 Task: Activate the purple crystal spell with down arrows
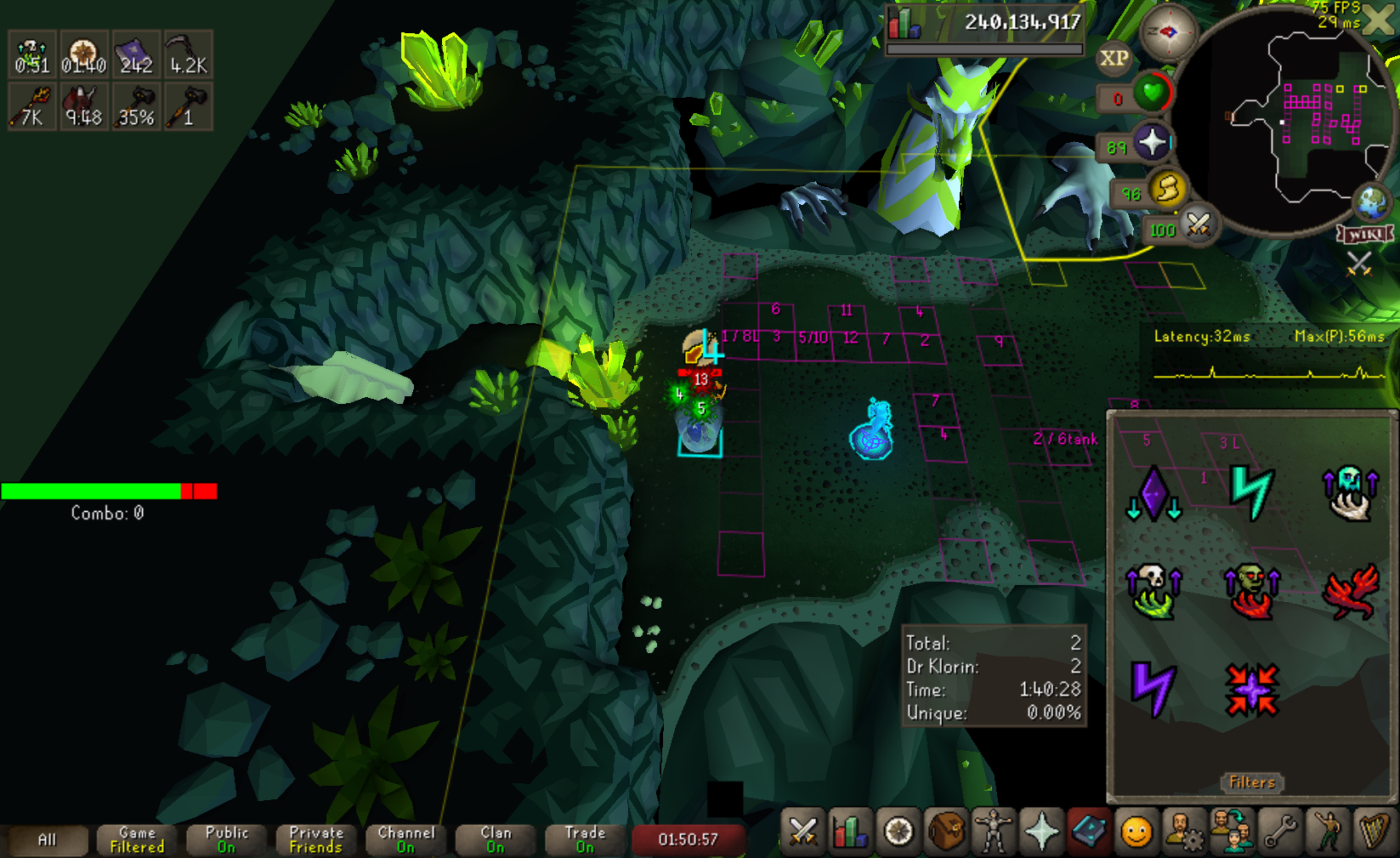click(1153, 493)
